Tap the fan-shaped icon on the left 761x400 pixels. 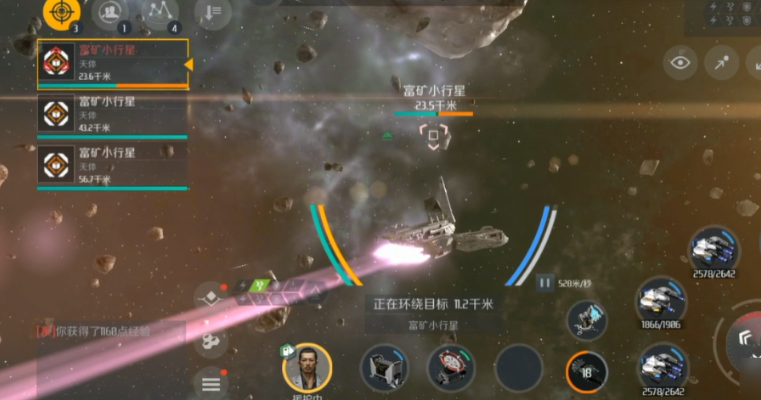pos(211,342)
